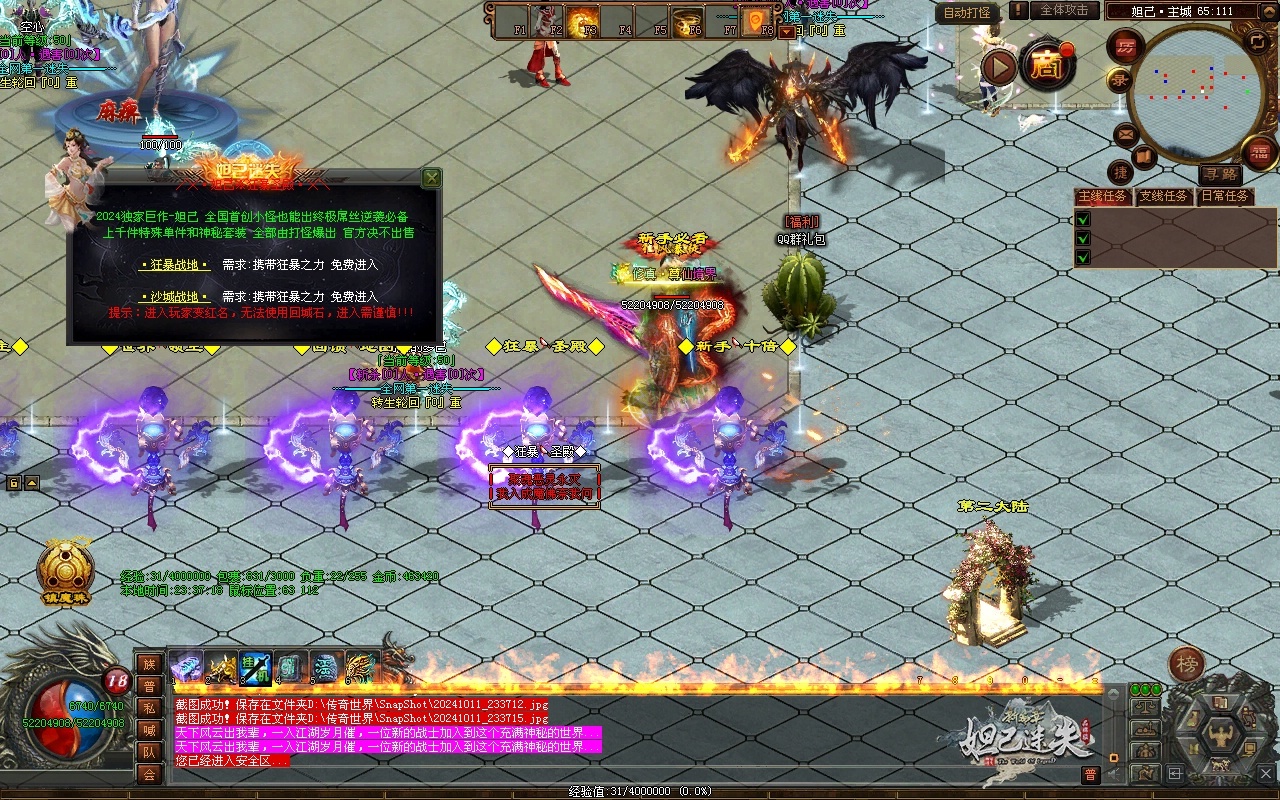
Task: Click the F3 flame skill slot
Action: (583, 20)
